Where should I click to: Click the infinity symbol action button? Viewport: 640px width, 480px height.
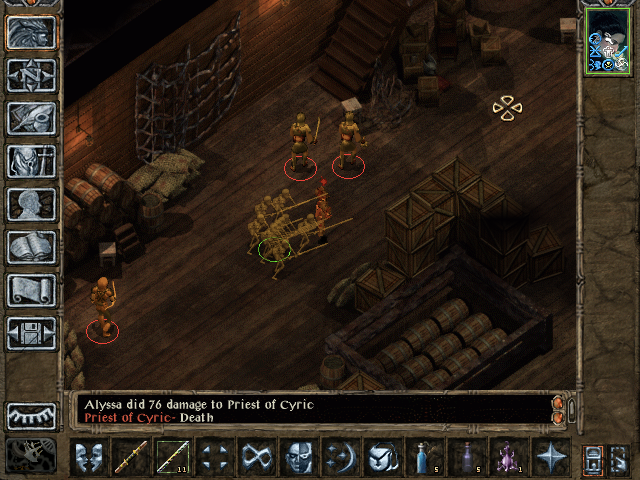coord(256,458)
